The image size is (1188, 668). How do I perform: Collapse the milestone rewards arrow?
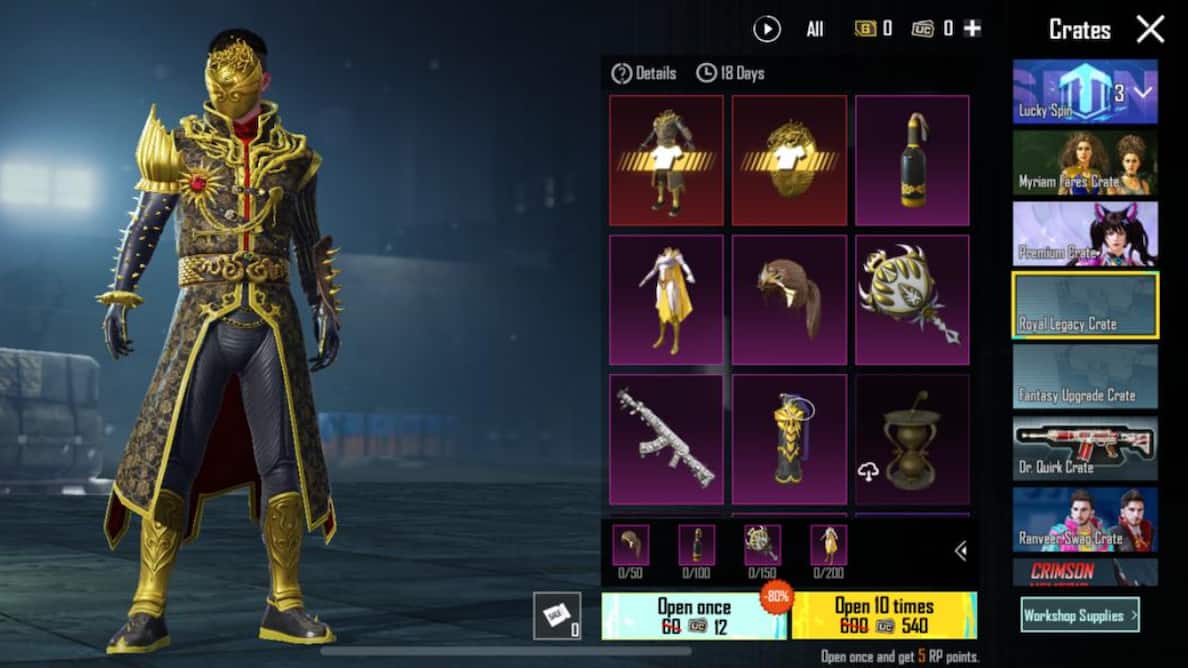961,550
